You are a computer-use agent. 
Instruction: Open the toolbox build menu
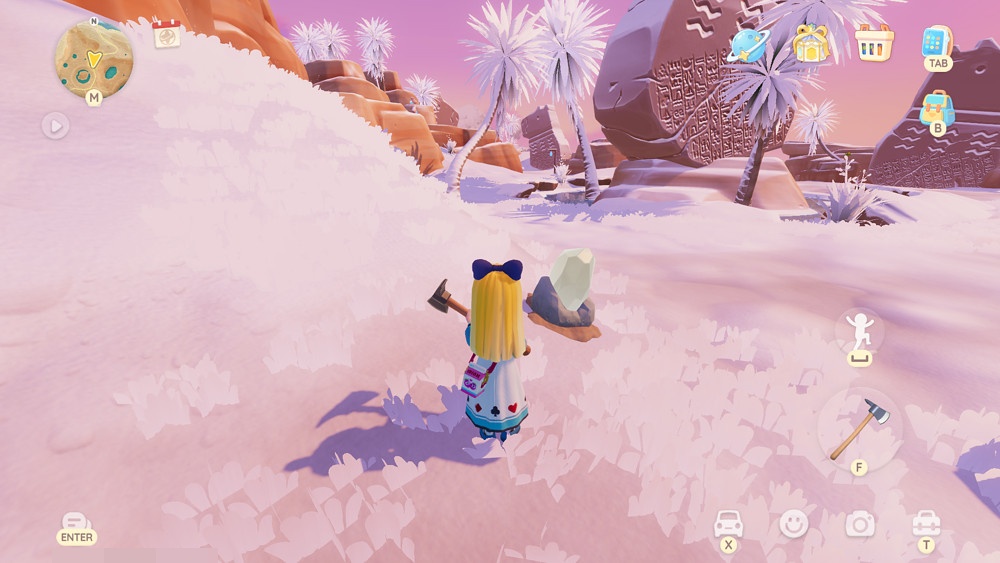(x=926, y=523)
